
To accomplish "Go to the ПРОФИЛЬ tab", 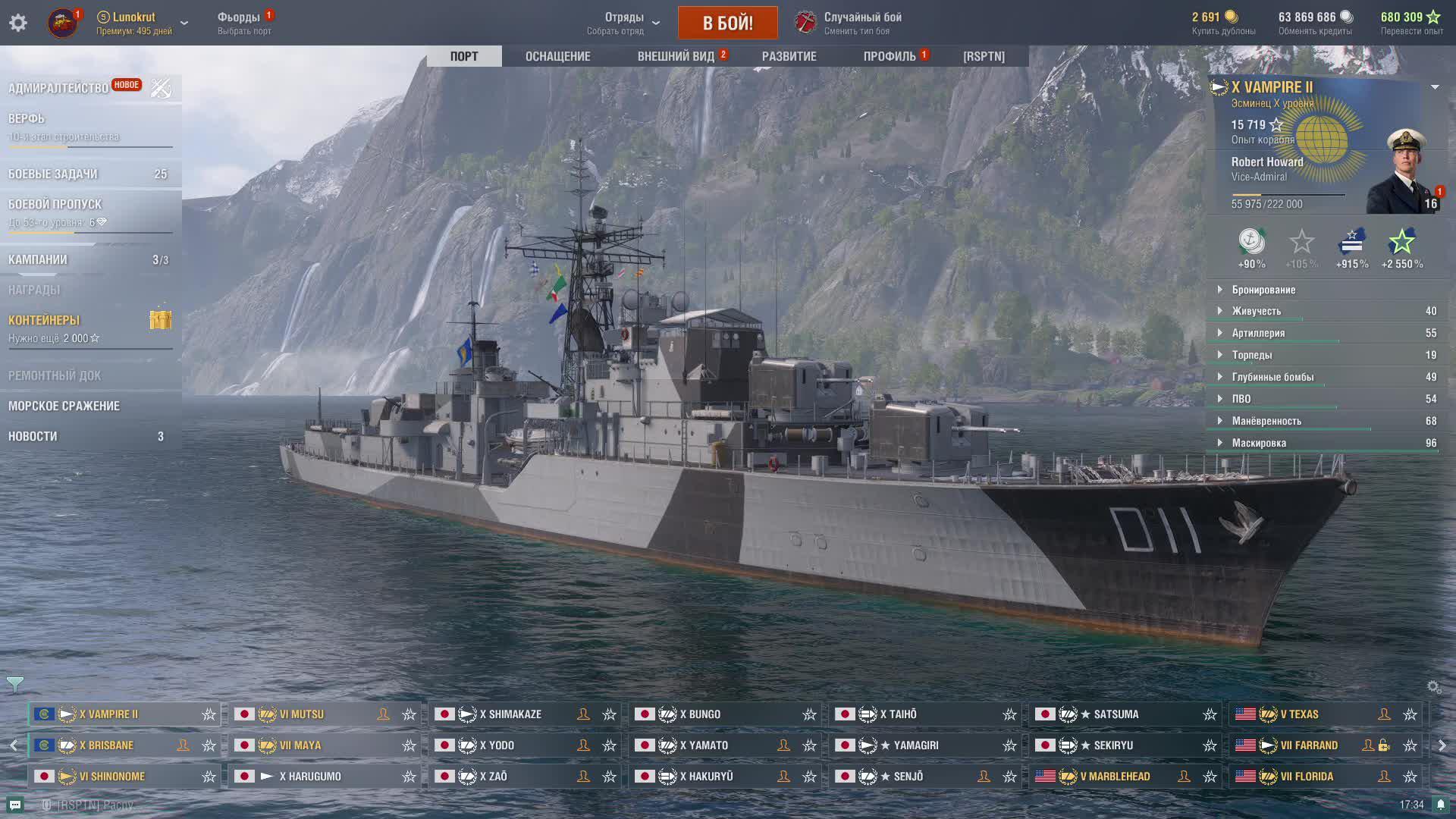I will 890,56.
